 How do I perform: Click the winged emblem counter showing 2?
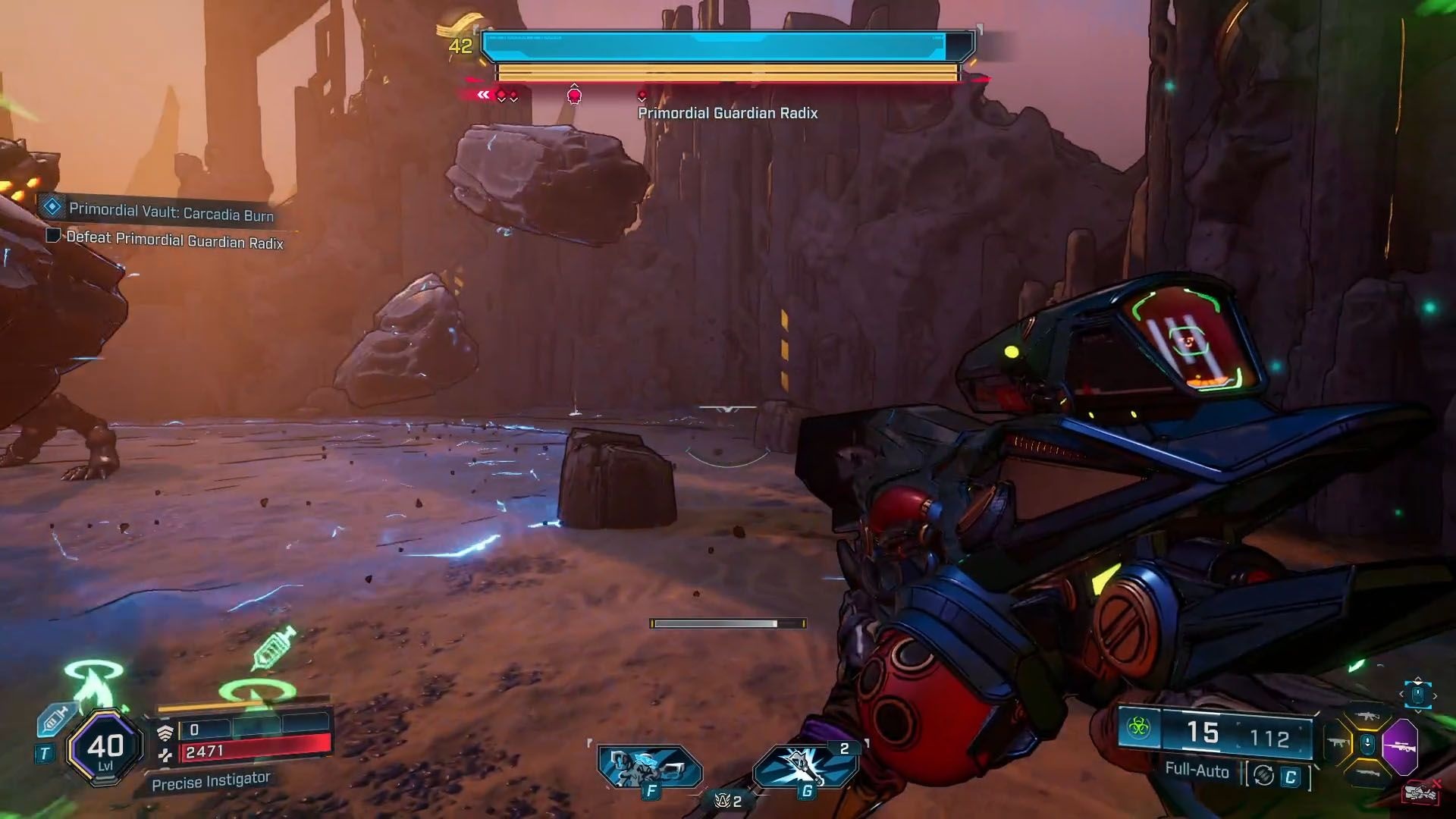(727, 801)
